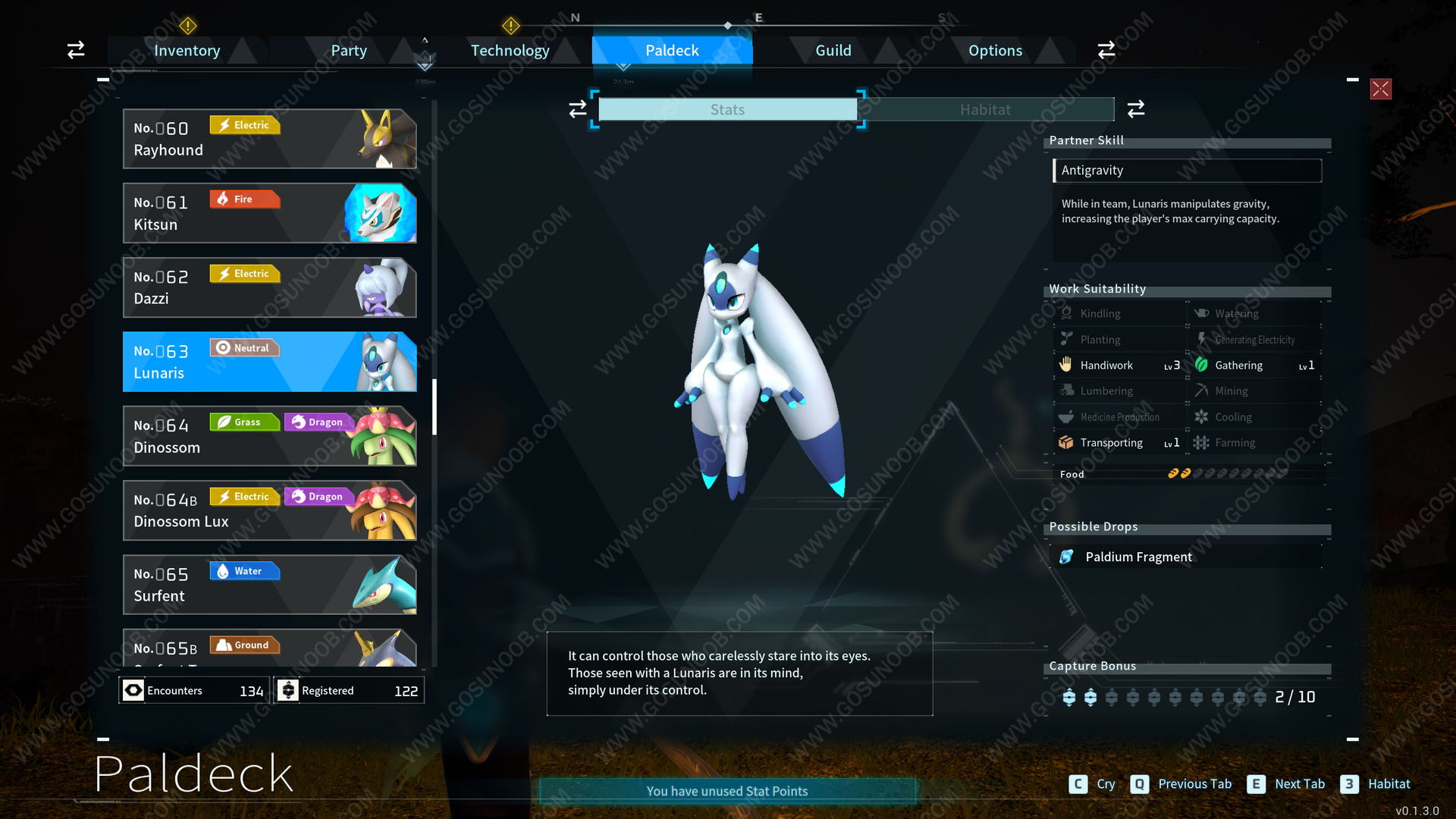
Task: Open the Options tab
Action: click(x=995, y=51)
